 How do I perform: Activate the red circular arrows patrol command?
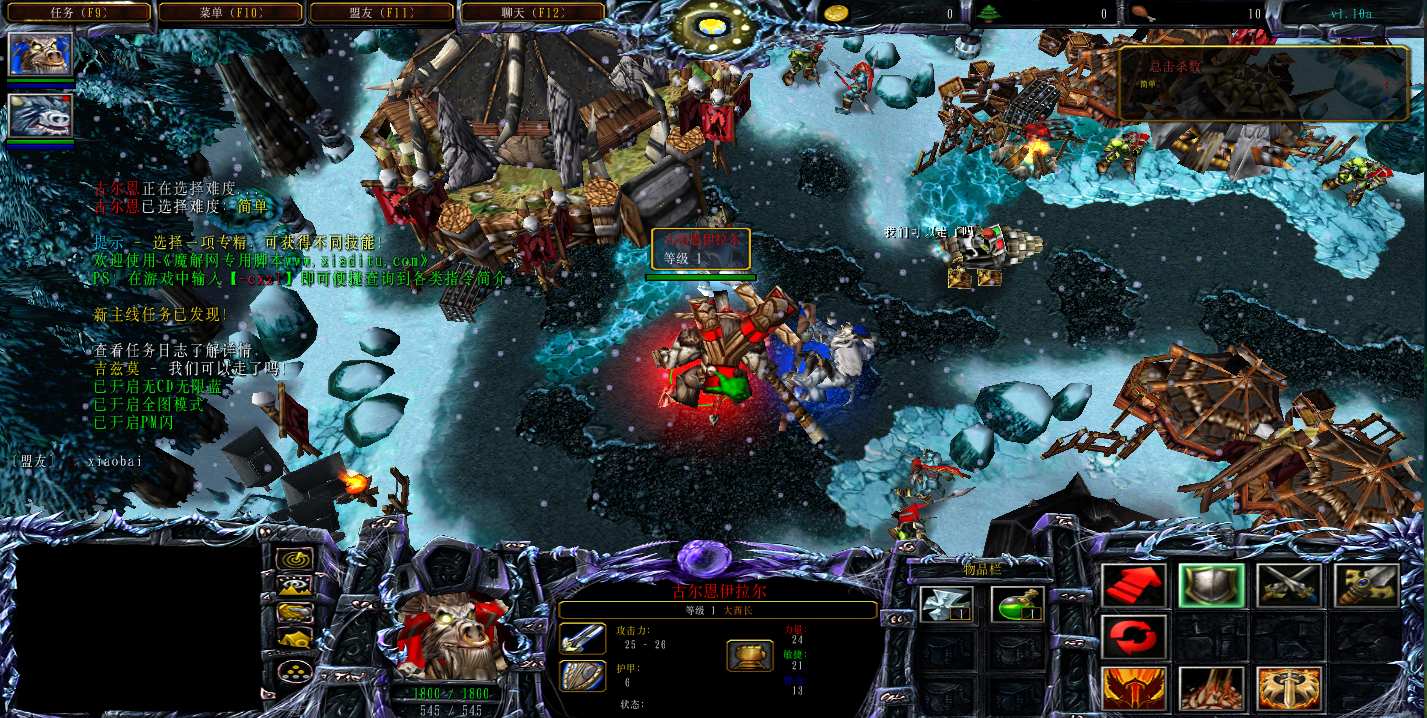(x=1133, y=637)
